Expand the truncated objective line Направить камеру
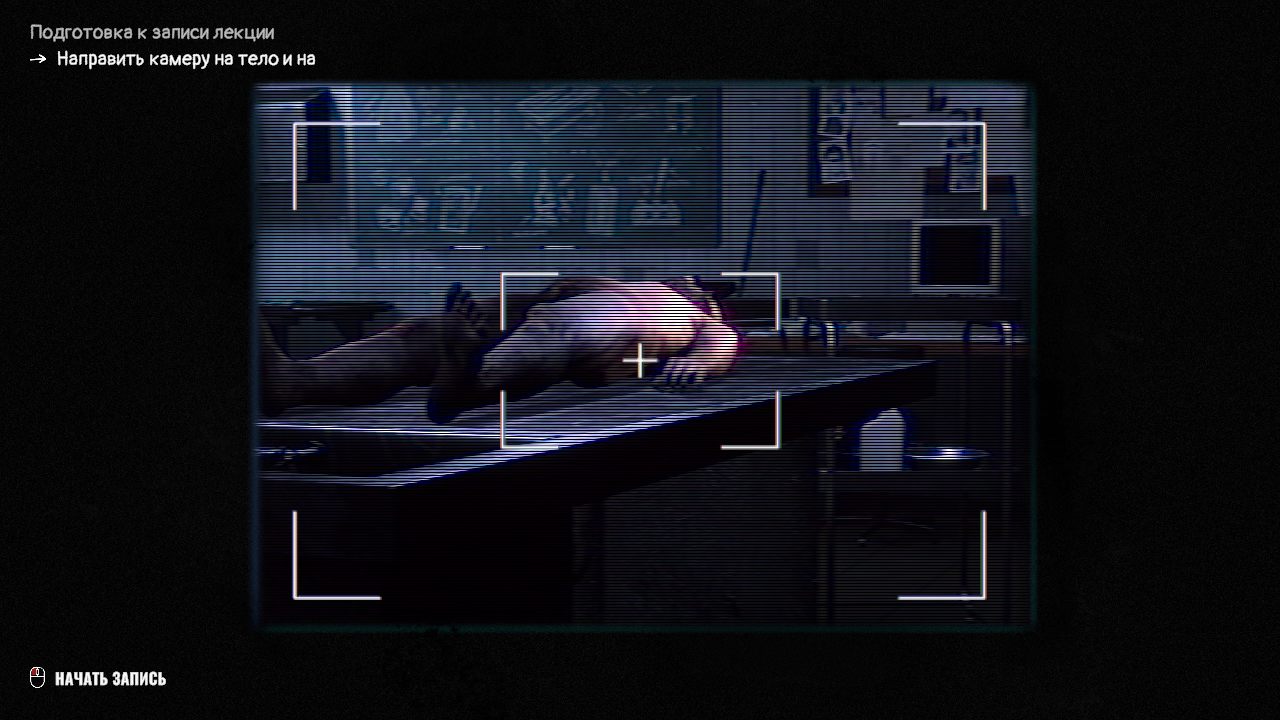The image size is (1280, 720). [185, 58]
